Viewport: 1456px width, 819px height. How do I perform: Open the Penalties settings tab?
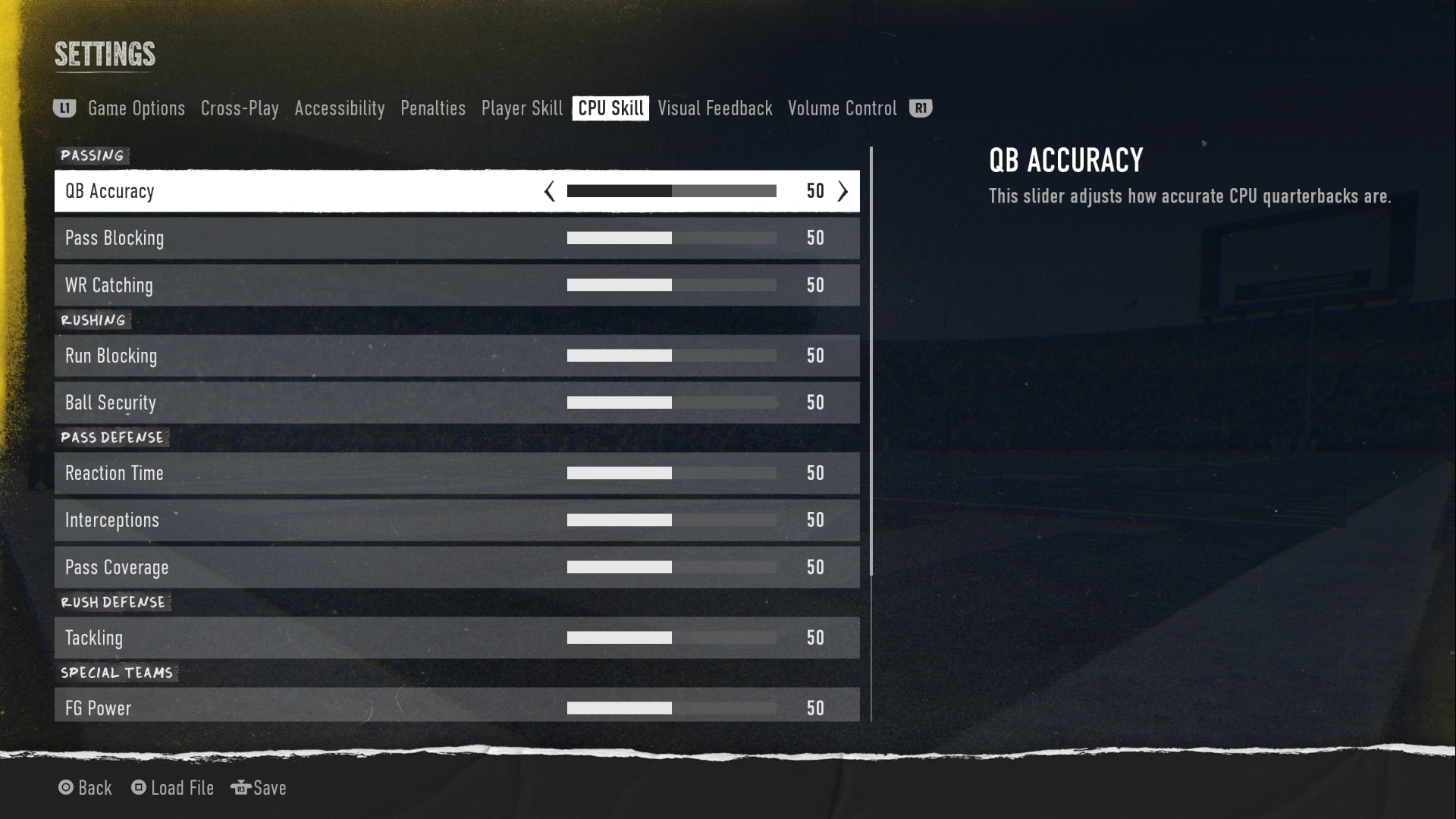[433, 108]
